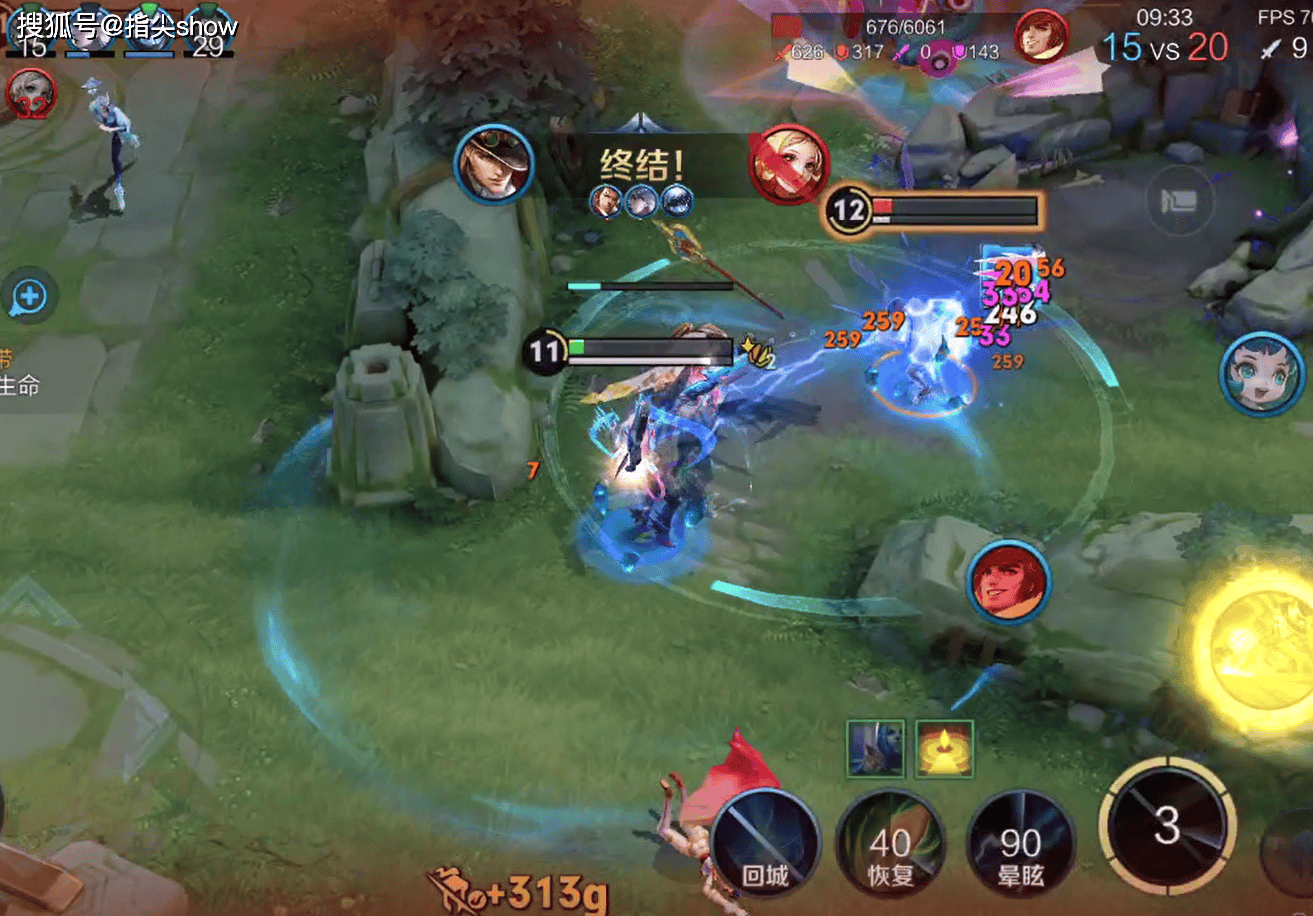
Task: Select the dark hero item icon above 恢复
Action: click(876, 748)
